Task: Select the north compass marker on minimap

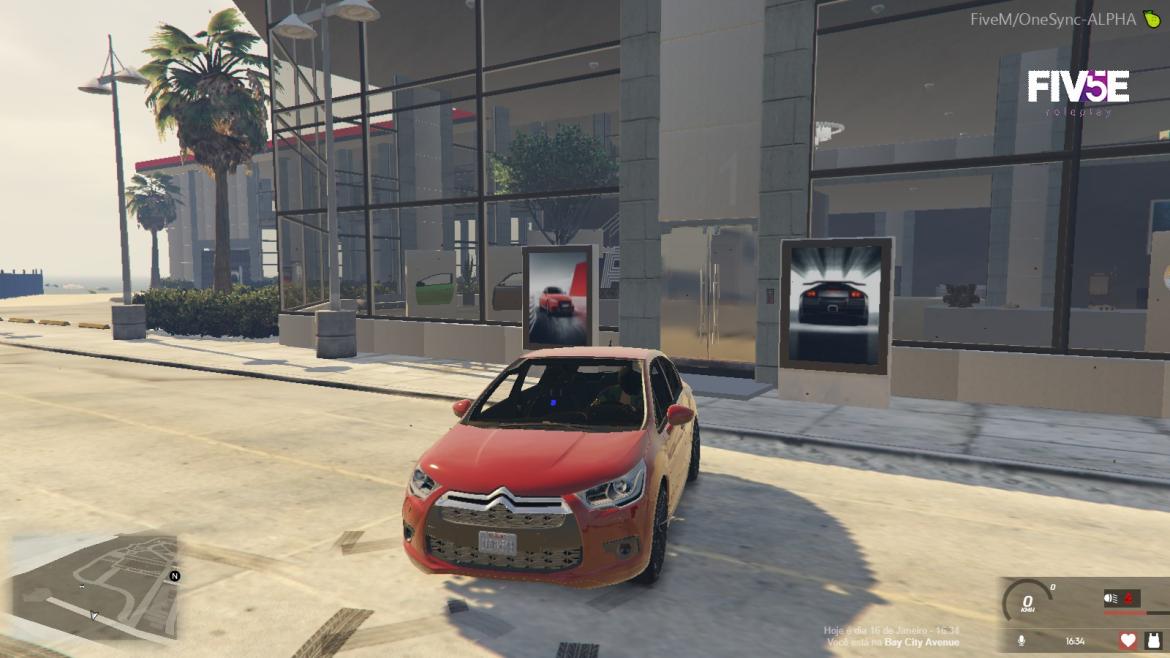Action: 175,576
